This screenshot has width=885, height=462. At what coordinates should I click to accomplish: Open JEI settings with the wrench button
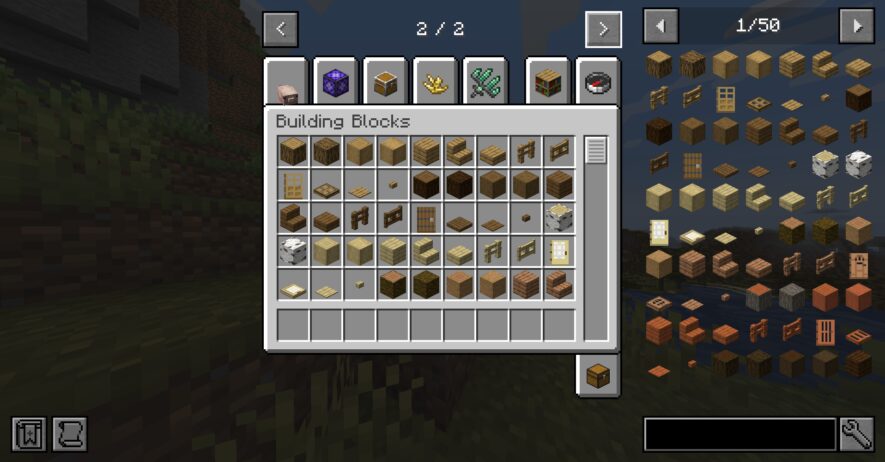pos(857,434)
